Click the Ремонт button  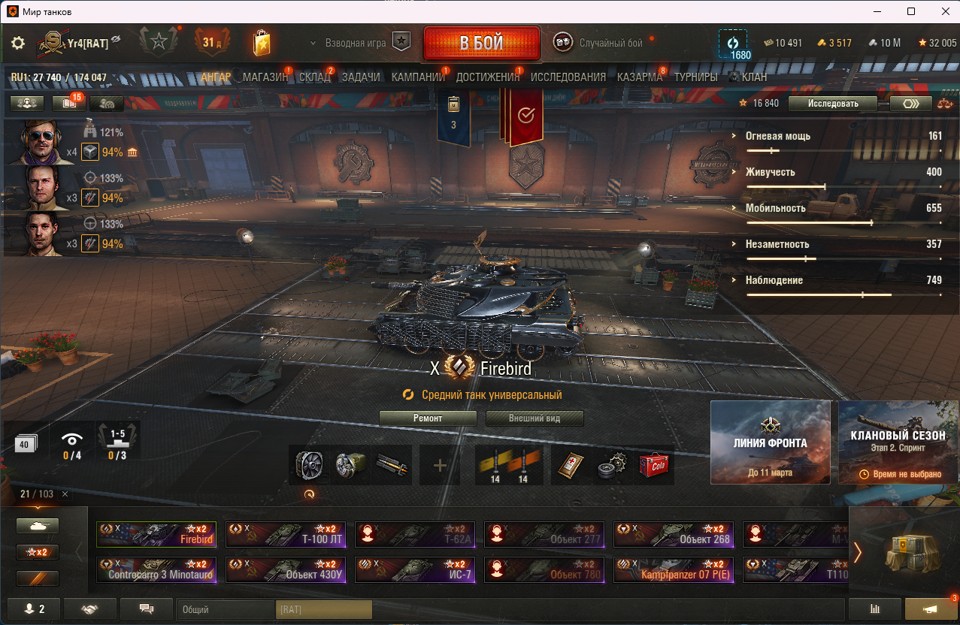(x=428, y=418)
